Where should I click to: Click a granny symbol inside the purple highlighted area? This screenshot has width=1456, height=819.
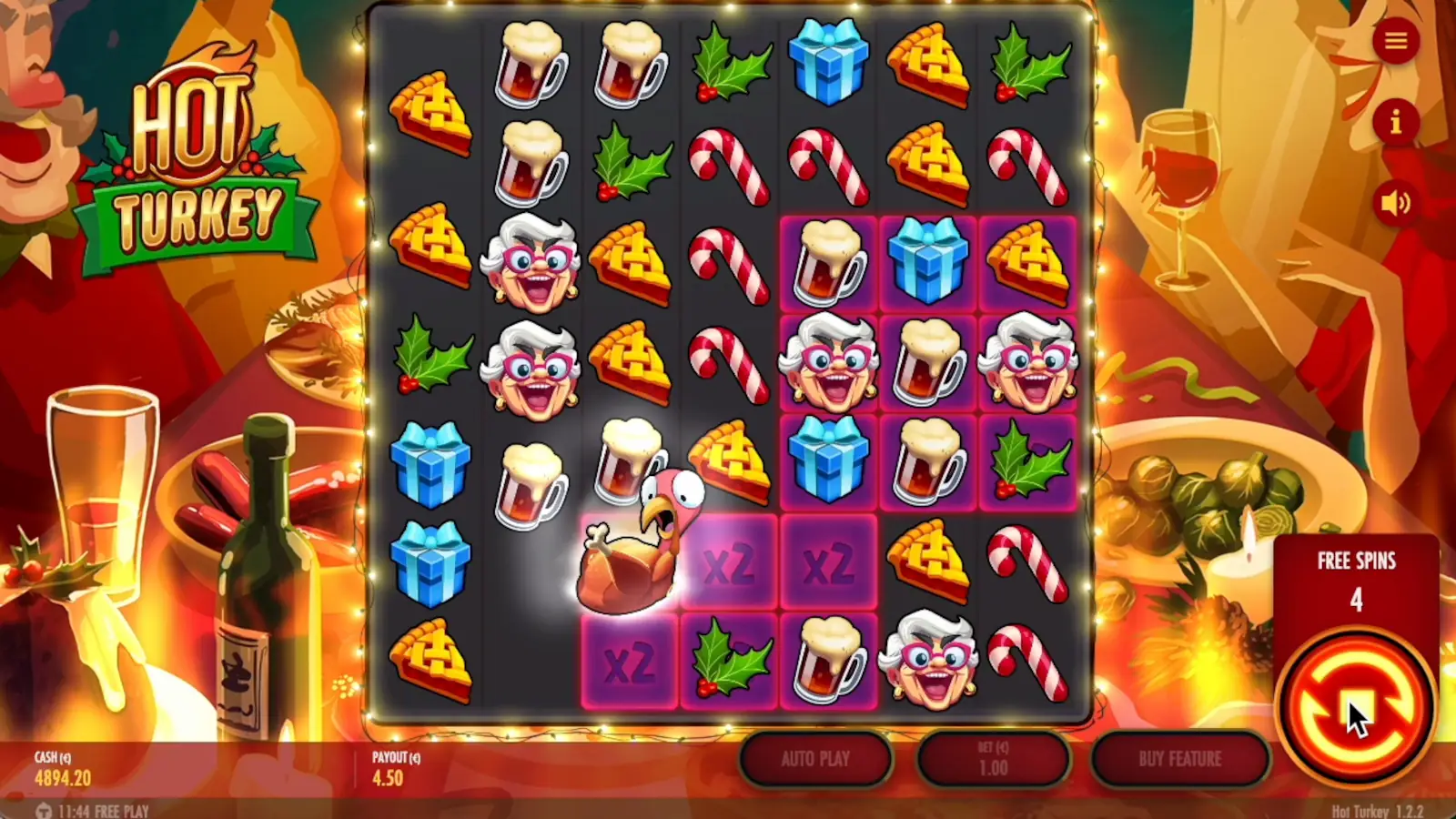pos(830,364)
